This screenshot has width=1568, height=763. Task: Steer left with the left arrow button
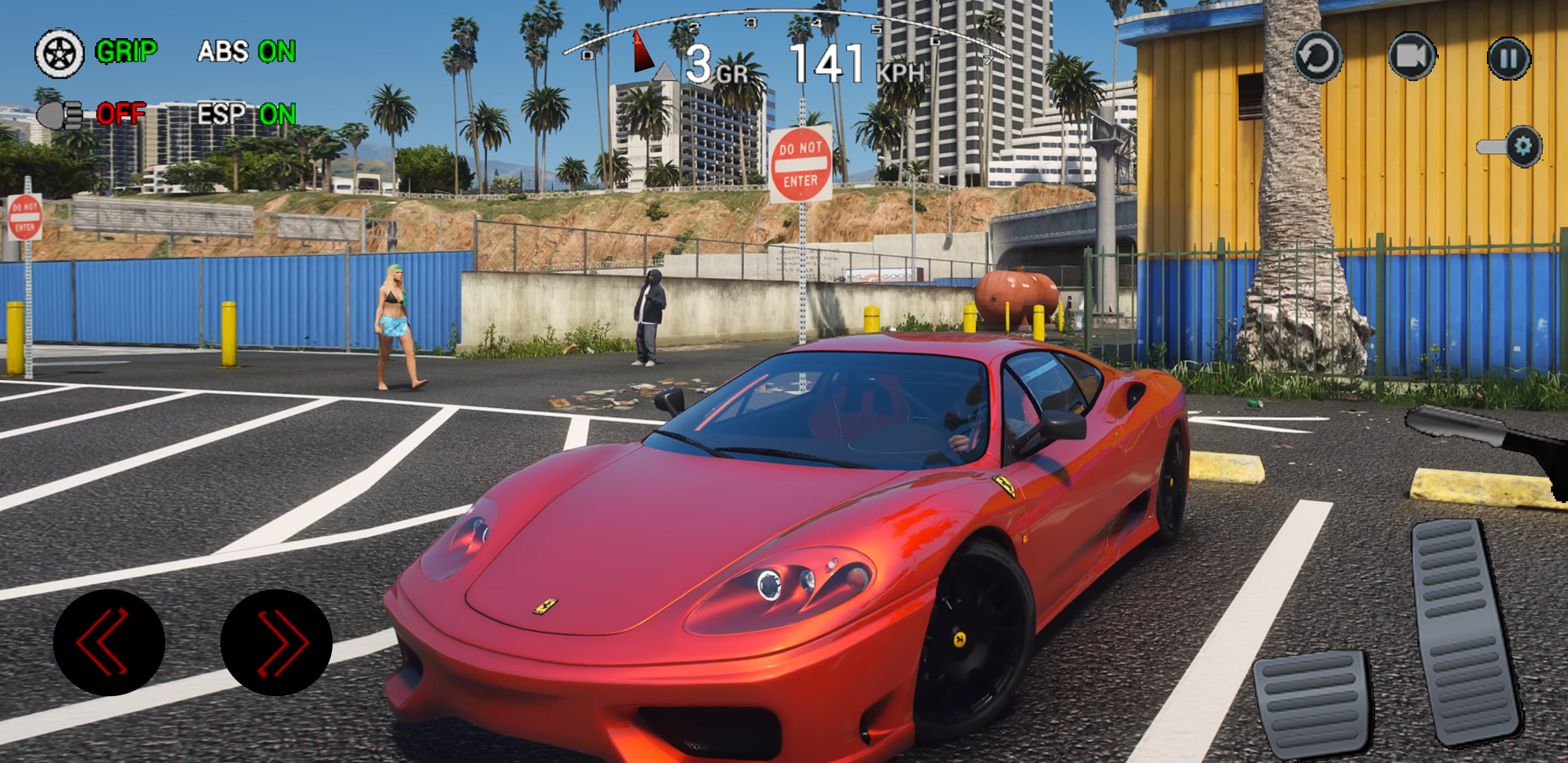pyautogui.click(x=109, y=642)
